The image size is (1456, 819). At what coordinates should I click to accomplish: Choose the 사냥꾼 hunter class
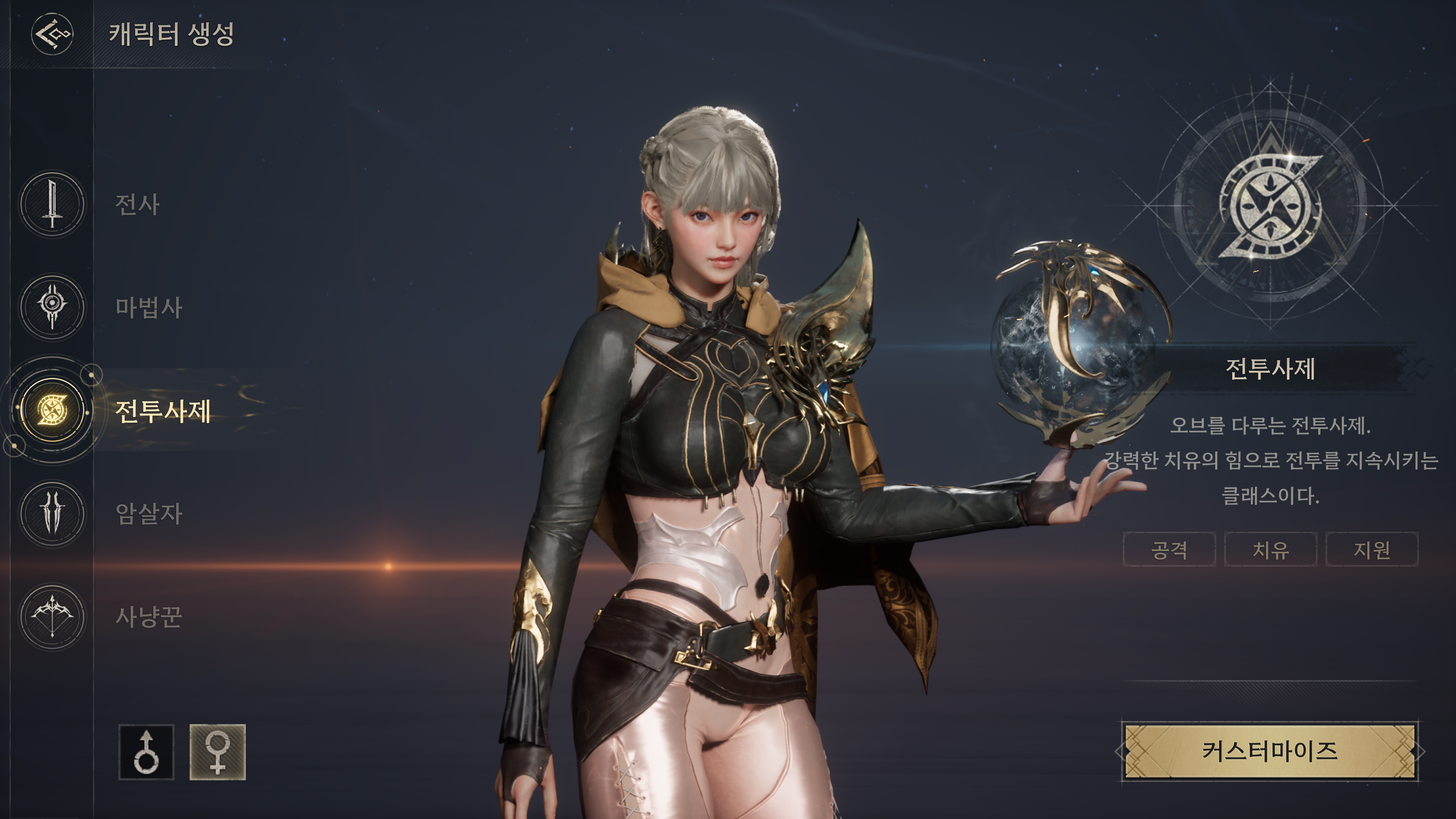[53, 616]
